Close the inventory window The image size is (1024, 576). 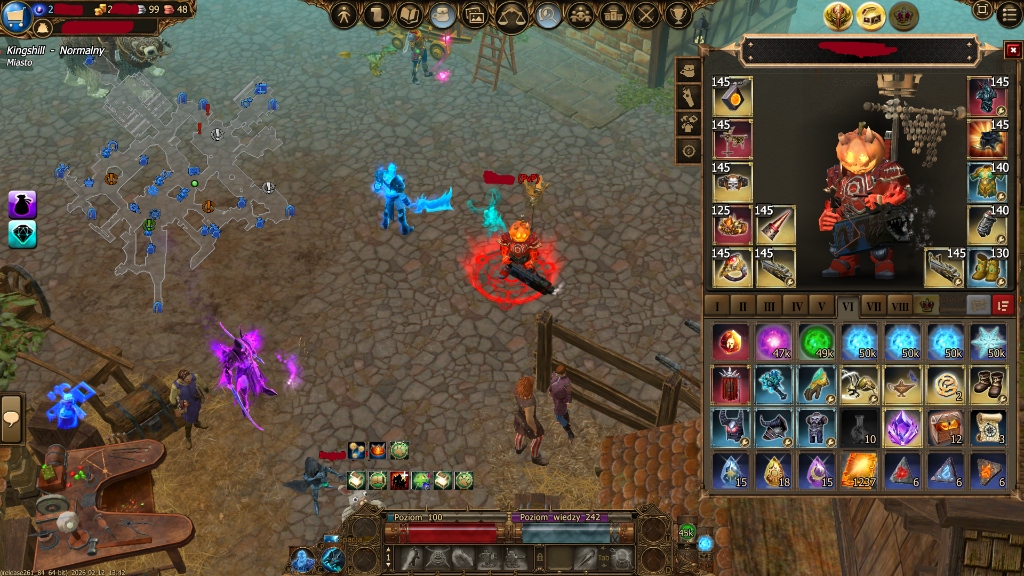tap(1012, 49)
